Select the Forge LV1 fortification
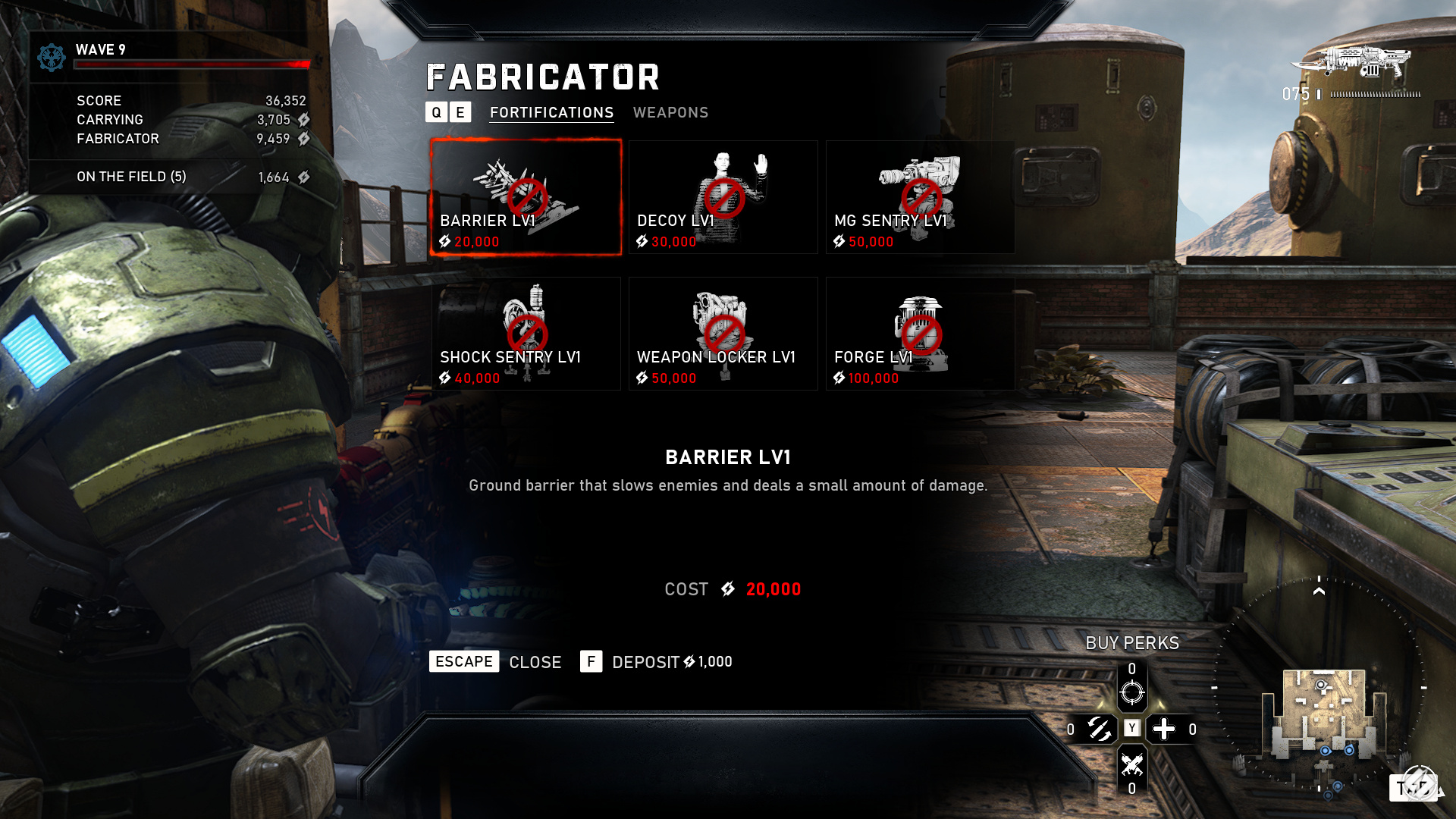The image size is (1456, 819). tap(920, 334)
